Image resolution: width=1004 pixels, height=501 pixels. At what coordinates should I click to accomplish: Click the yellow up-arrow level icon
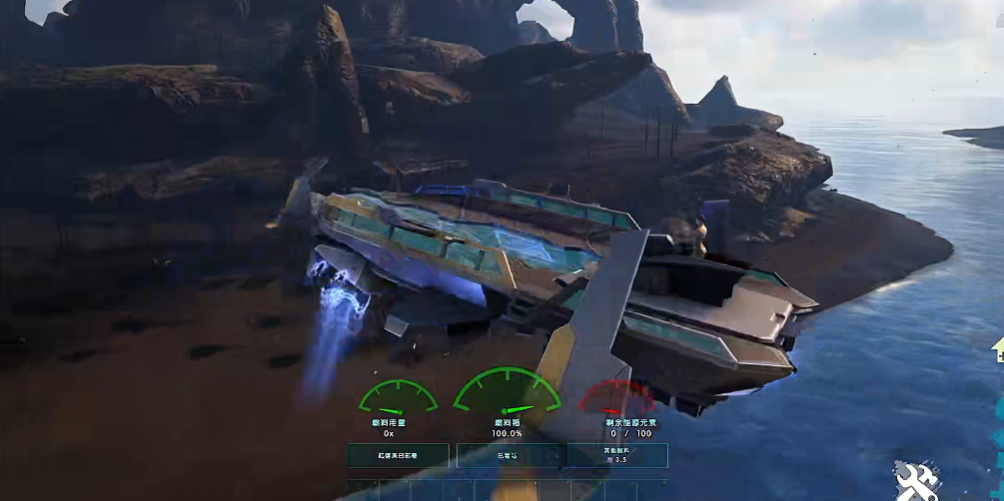[998, 351]
